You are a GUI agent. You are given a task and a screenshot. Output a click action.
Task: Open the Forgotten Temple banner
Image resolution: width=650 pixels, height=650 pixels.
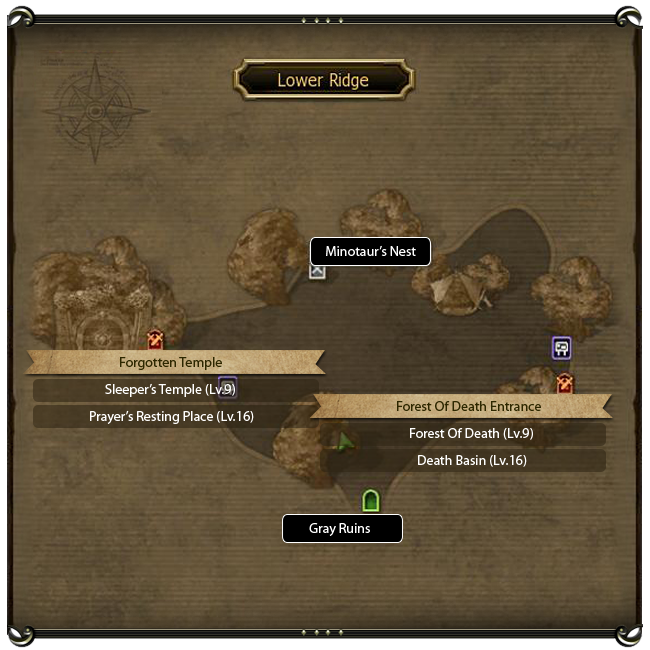[171, 362]
